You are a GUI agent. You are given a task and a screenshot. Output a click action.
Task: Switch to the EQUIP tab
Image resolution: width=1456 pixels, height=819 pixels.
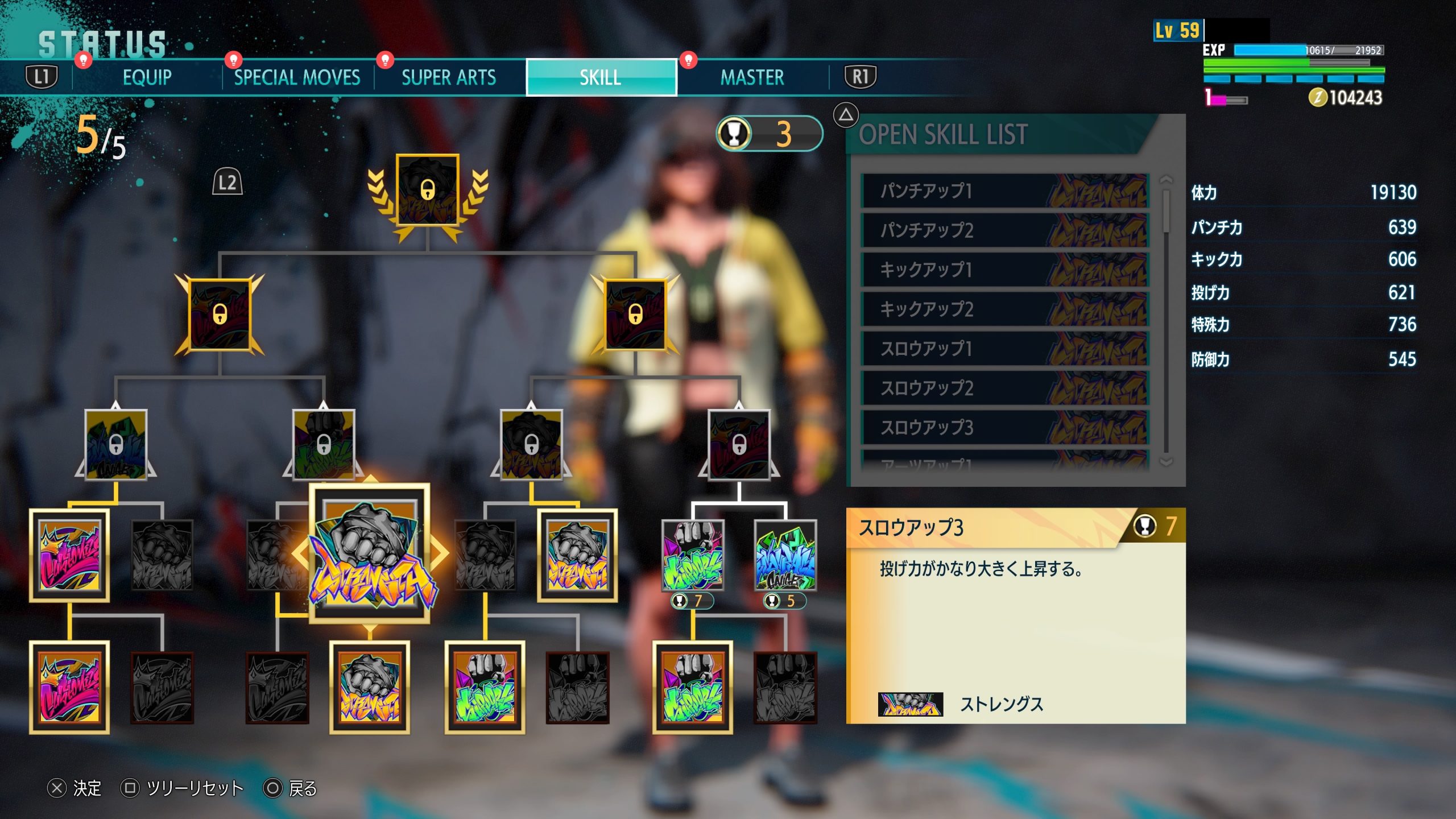tap(147, 77)
